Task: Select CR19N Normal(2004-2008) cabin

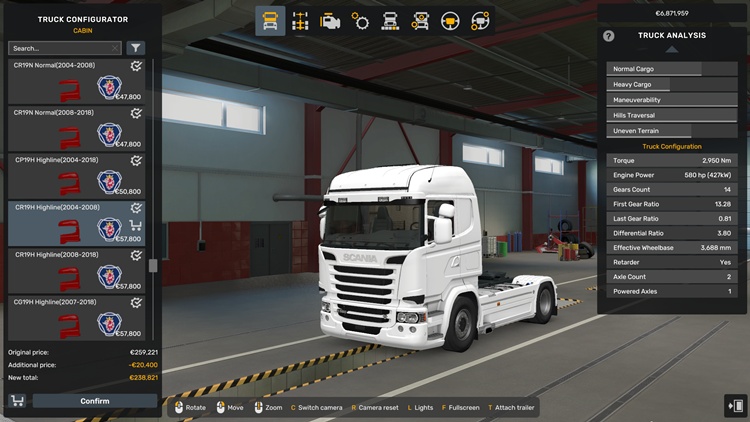Action: (x=75, y=81)
